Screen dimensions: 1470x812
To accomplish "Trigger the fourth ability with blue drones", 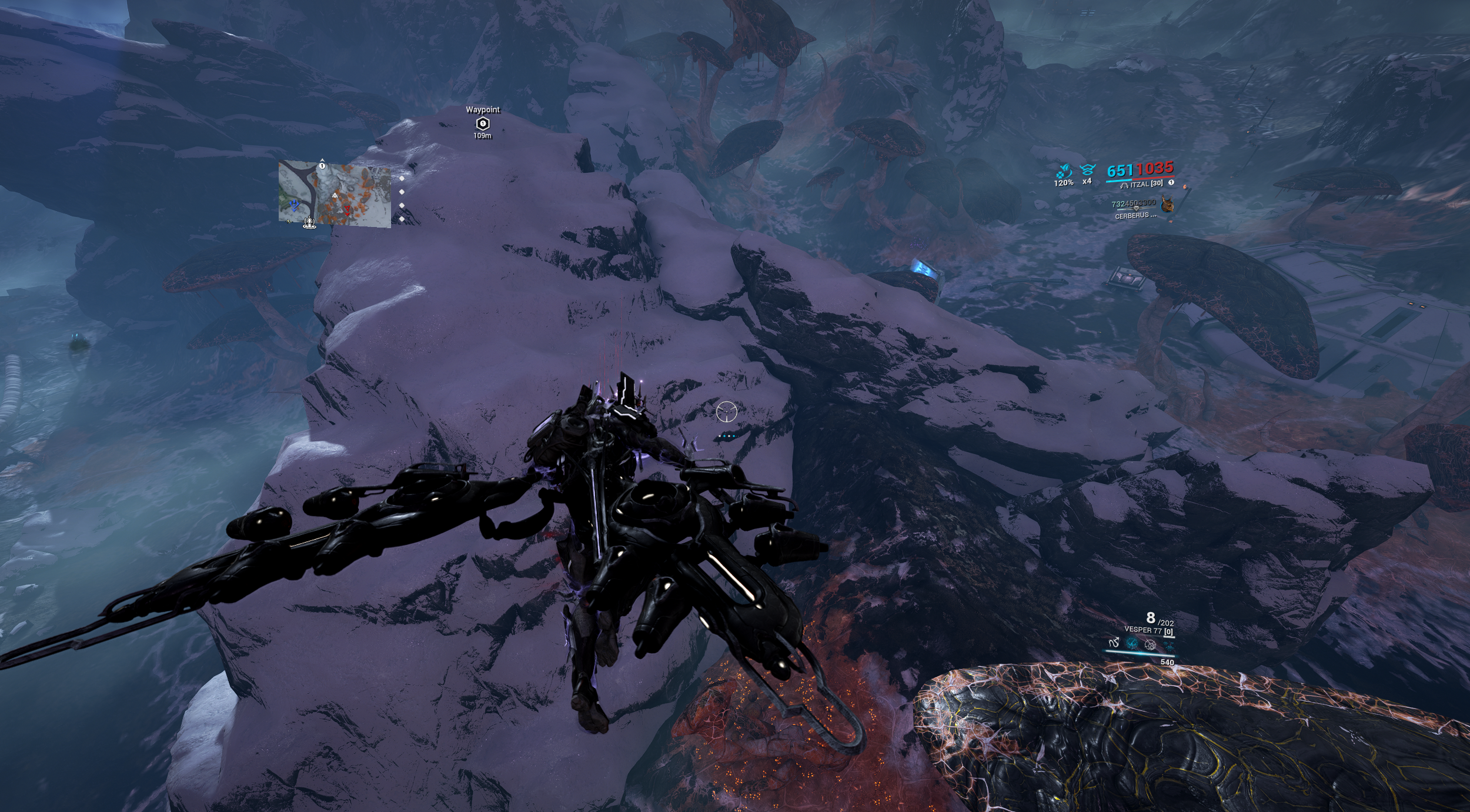I will point(1168,645).
